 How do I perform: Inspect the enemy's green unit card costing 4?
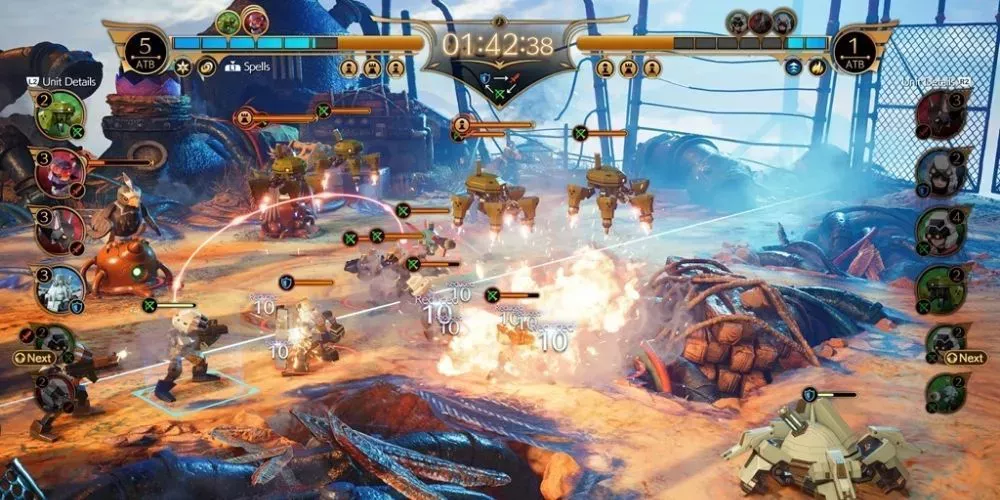click(x=940, y=230)
